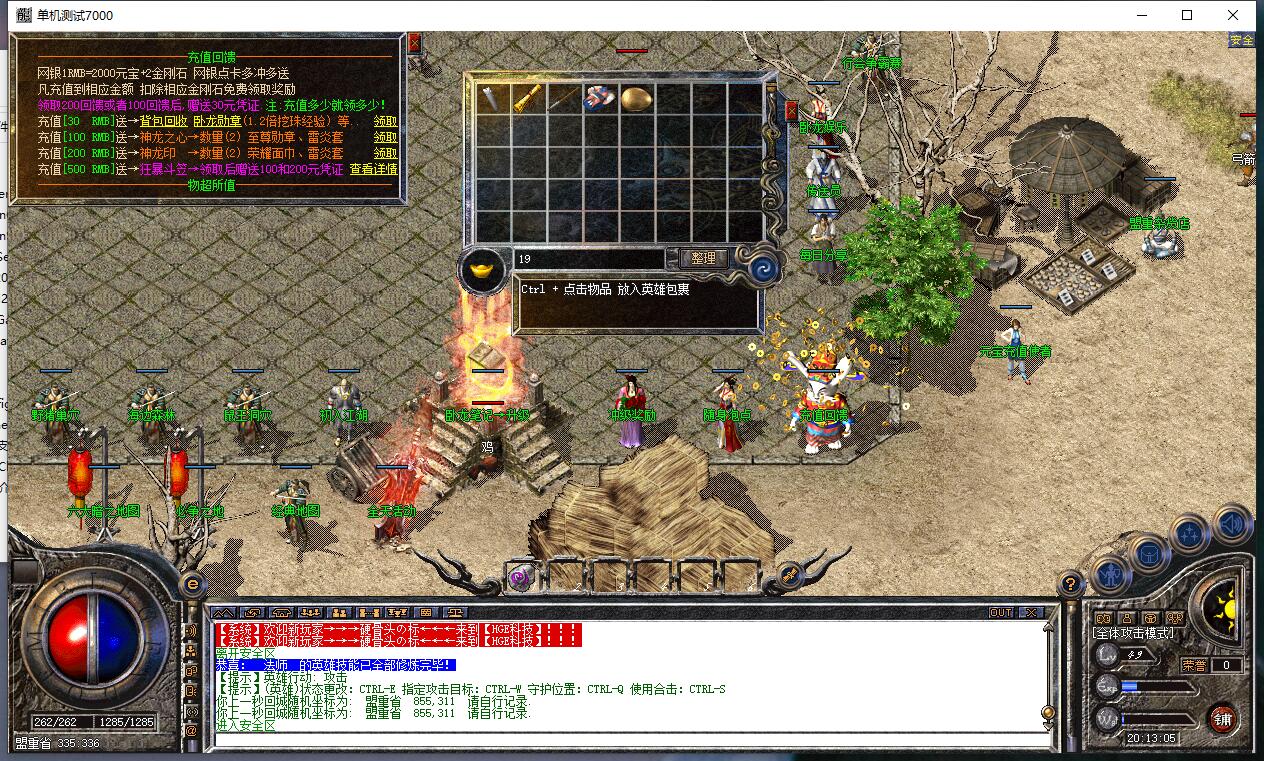Select the golden scroll in the bag
Screen dimensions: 1264x761
click(x=528, y=98)
